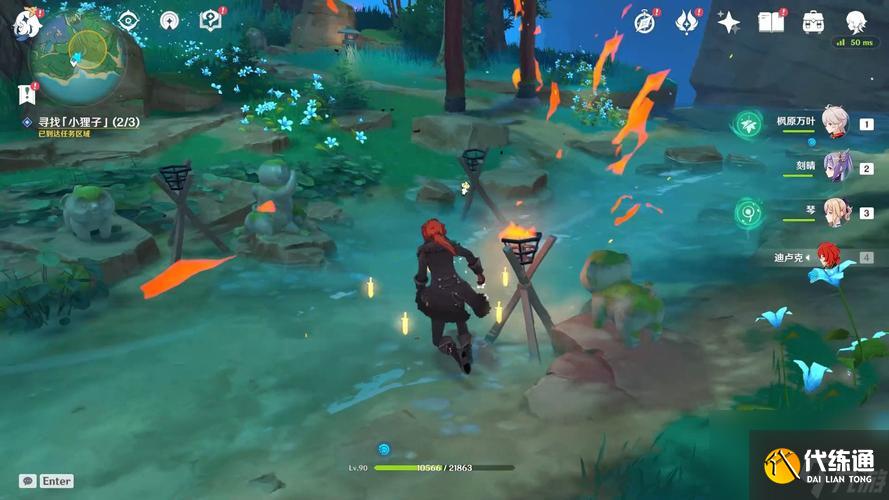The image size is (889, 500).
Task: Open the winged Battle Pass icon
Action: click(x=687, y=21)
